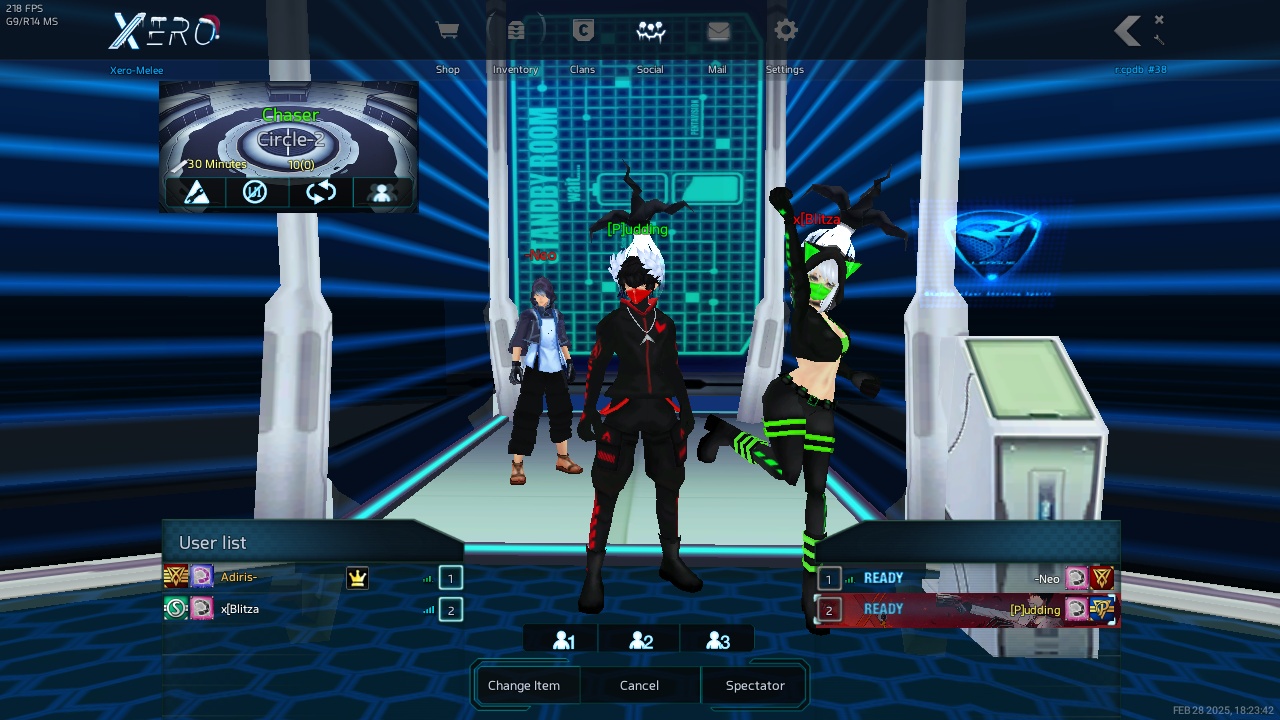This screenshot has height=720, width=1280.
Task: Switch to Spectator mode
Action: (x=755, y=686)
